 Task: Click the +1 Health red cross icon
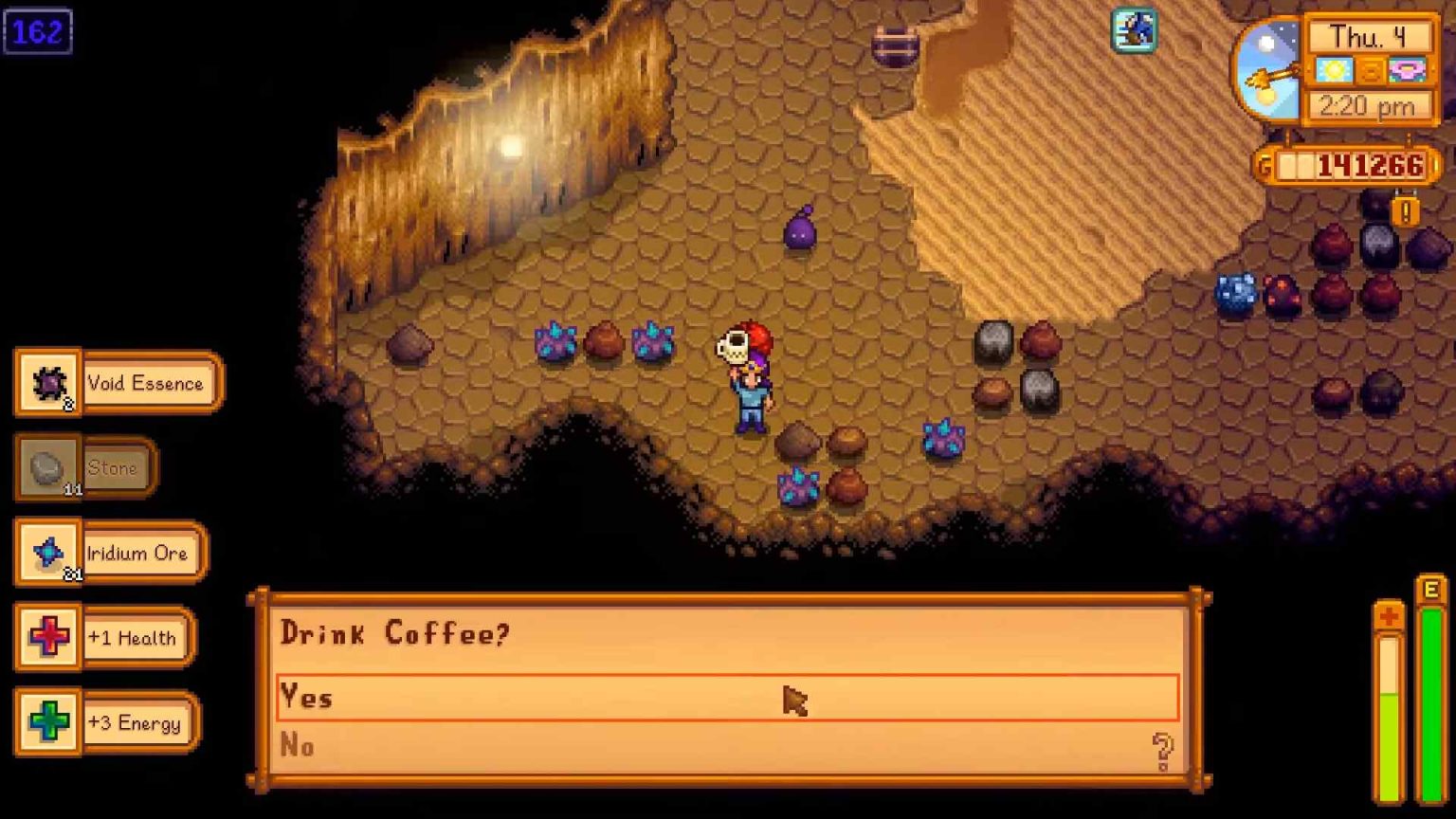(48, 638)
